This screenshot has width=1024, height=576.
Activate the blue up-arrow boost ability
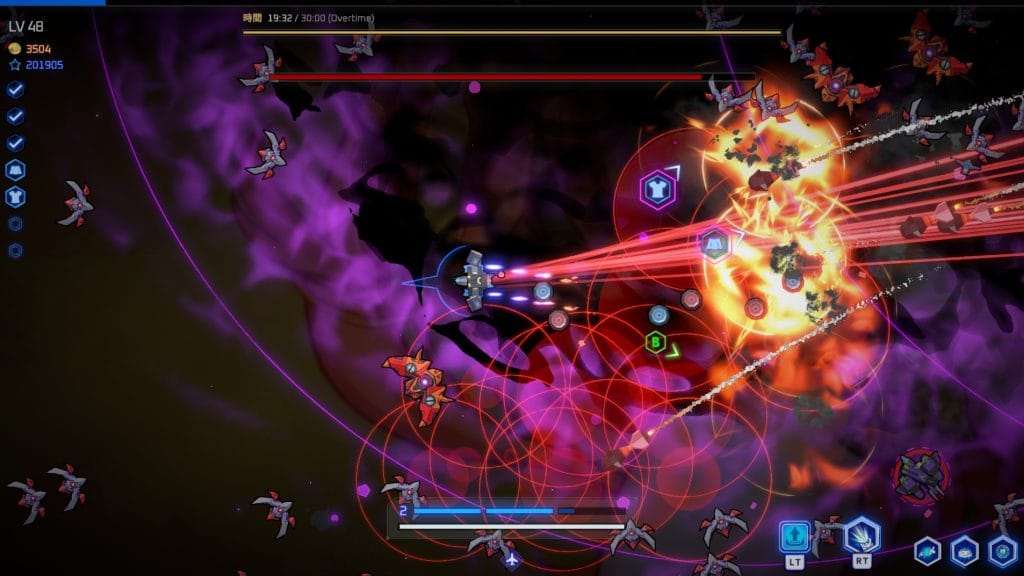[x=795, y=537]
